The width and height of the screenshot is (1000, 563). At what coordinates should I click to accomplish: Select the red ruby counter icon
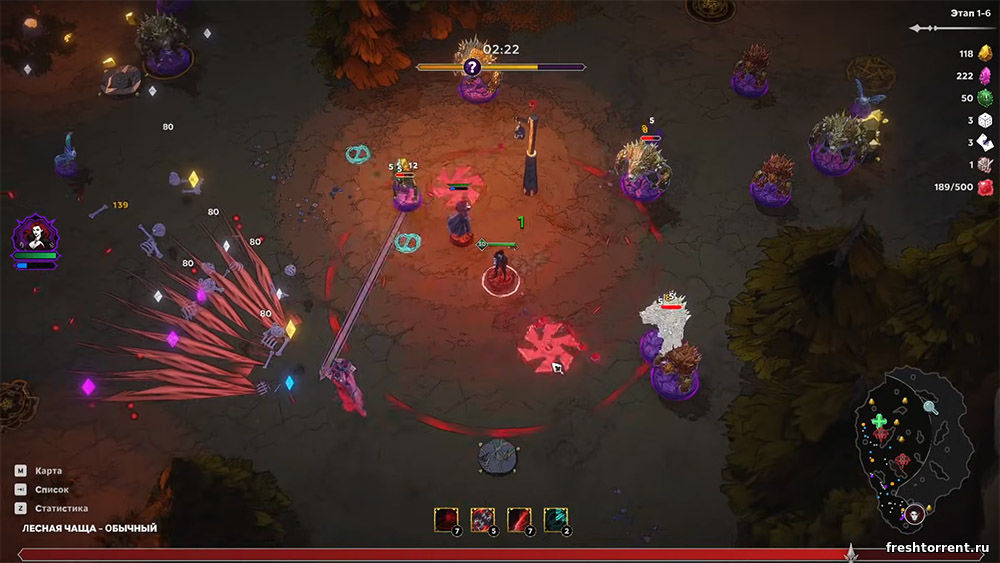985,187
